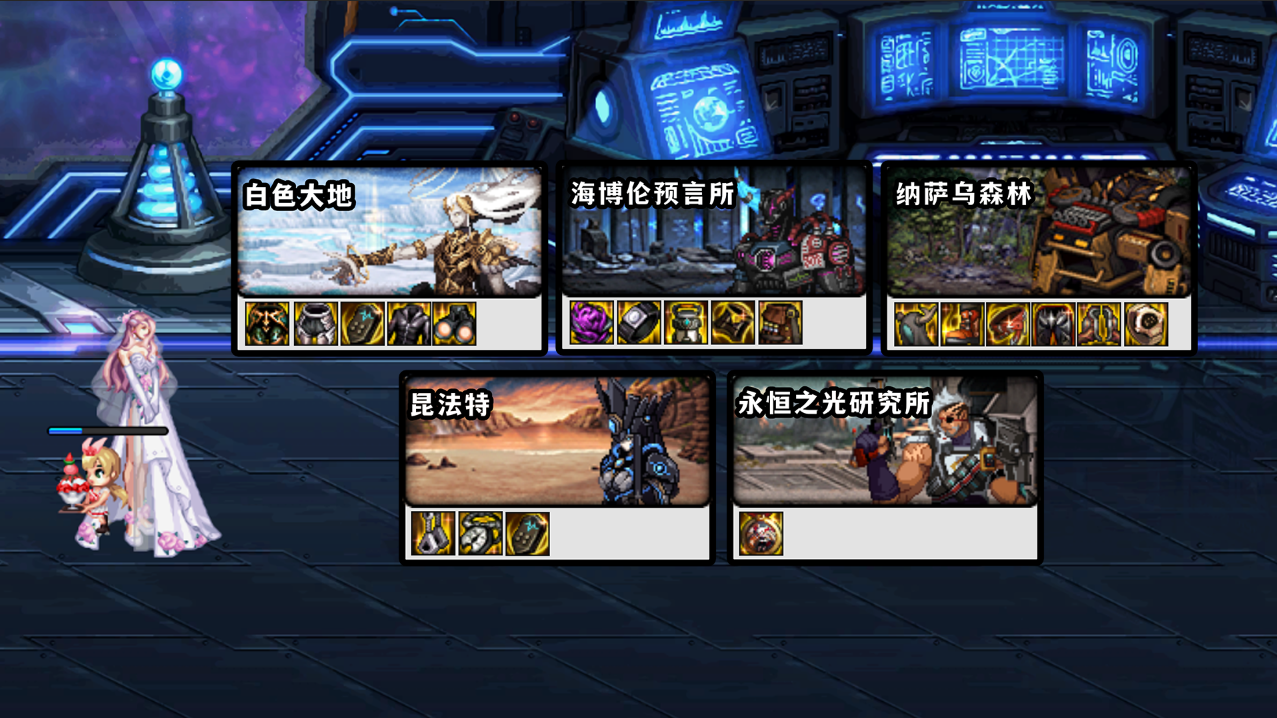
Task: Select the 永恒之光研究所 dungeon card
Action: [x=885, y=442]
